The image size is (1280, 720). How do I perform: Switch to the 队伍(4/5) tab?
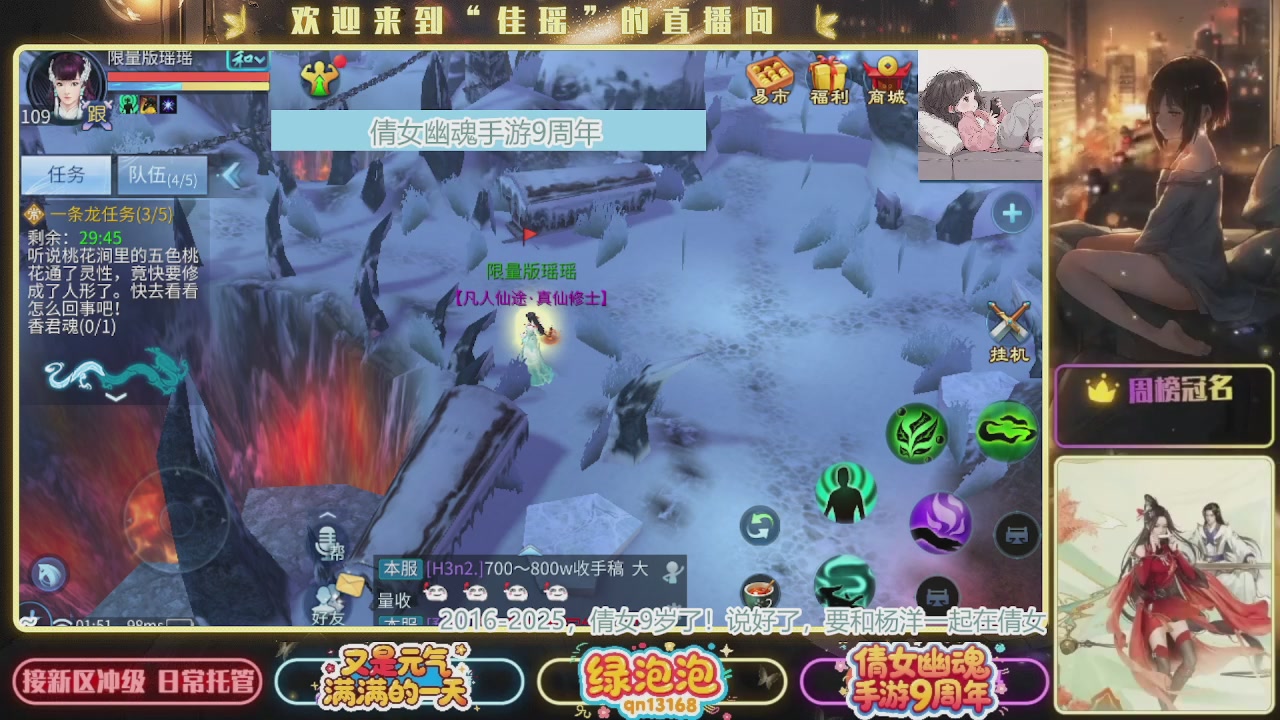pyautogui.click(x=161, y=175)
